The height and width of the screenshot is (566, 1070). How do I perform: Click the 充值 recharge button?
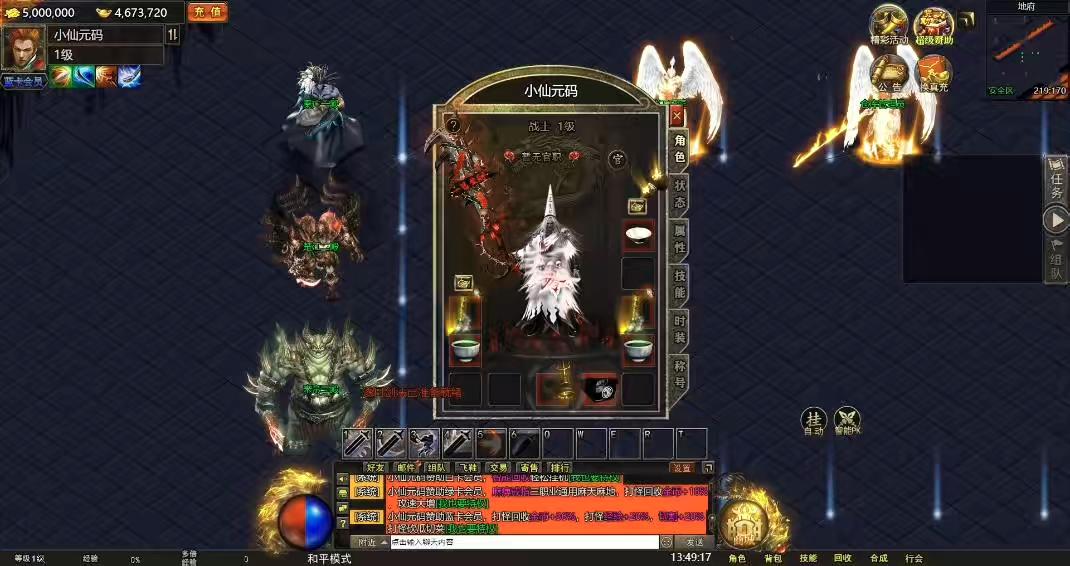point(207,12)
